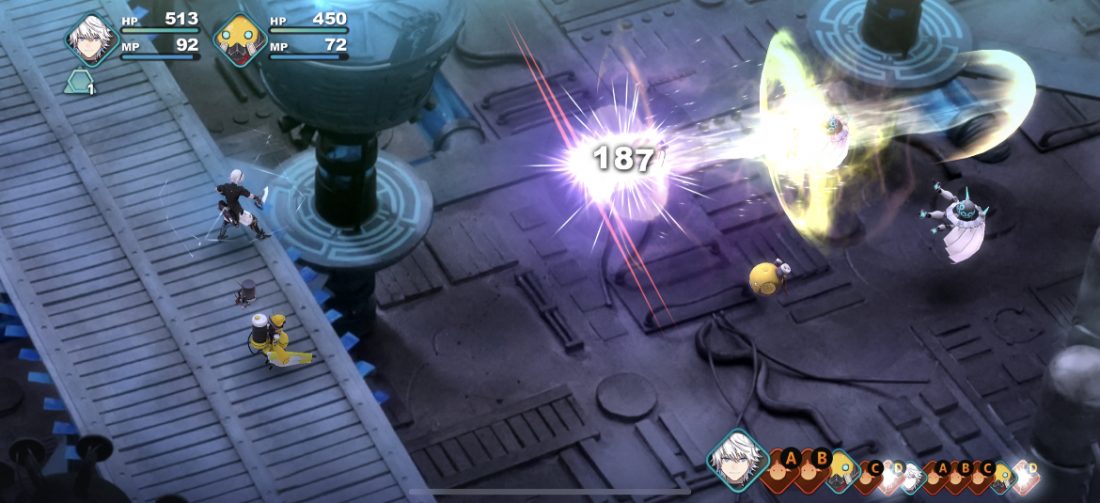This screenshot has width=1100, height=503.
Task: Select the yellow robot's party portrait
Action: 240,39
